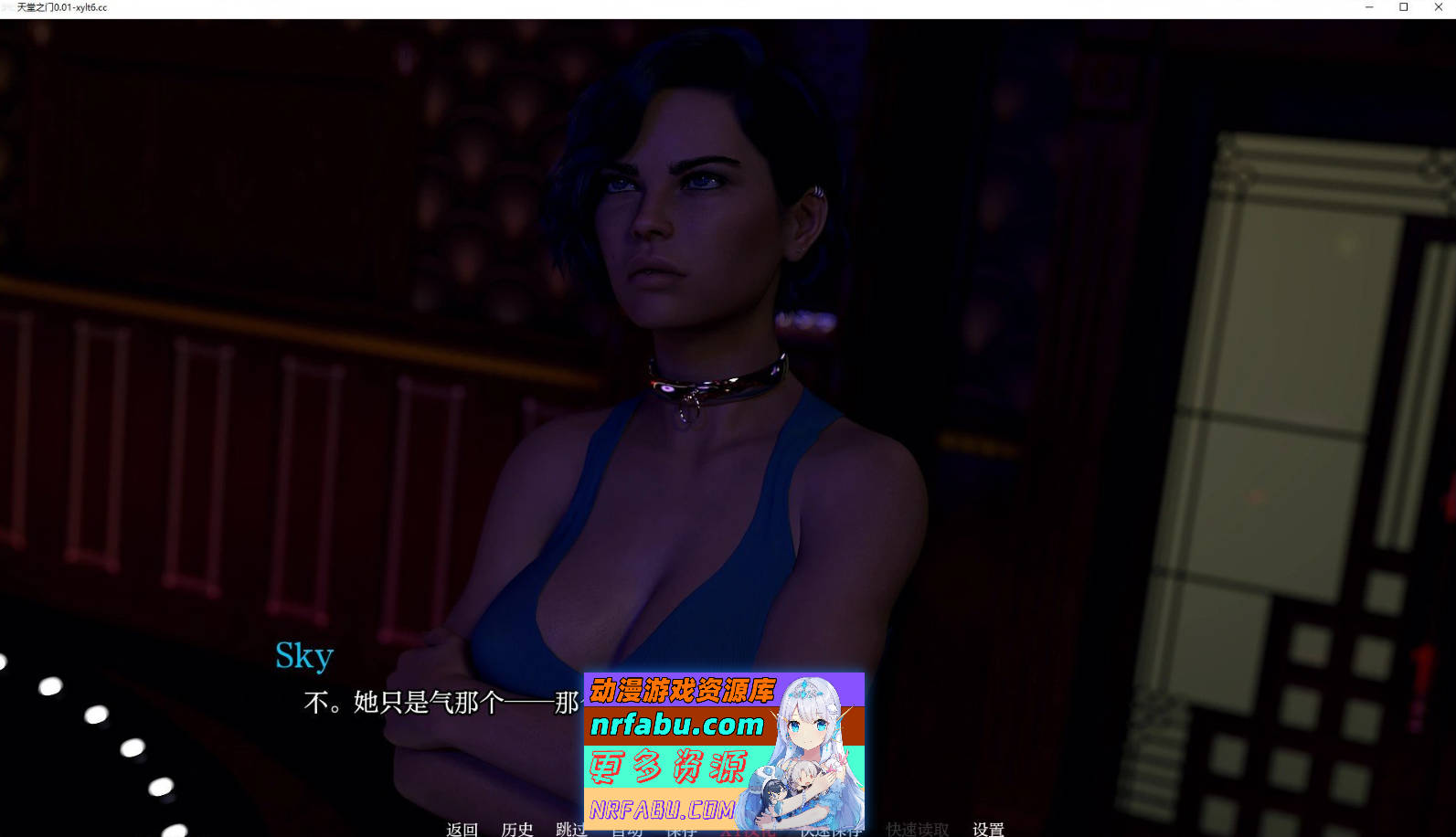The height and width of the screenshot is (837, 1456).
Task: Quick save using 快速保存
Action: [x=830, y=830]
